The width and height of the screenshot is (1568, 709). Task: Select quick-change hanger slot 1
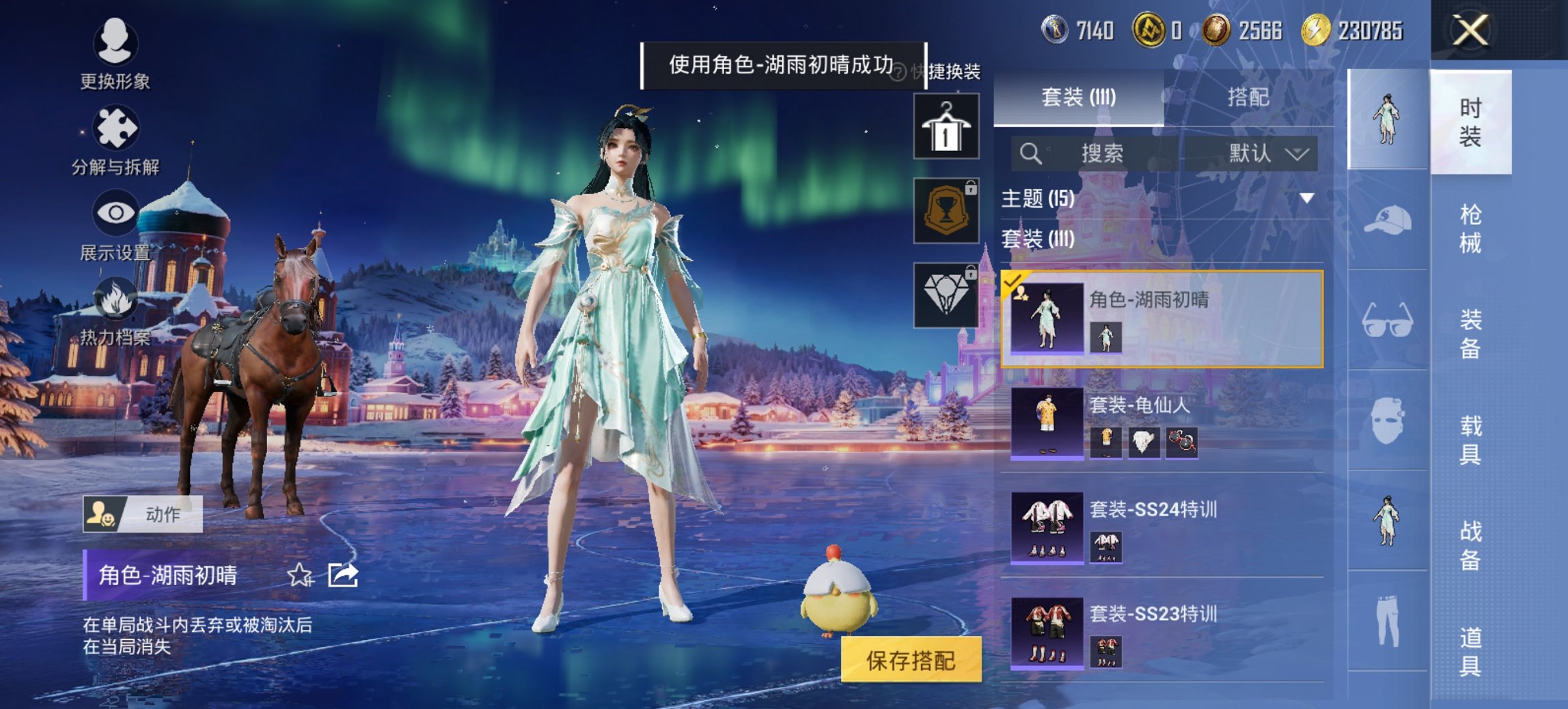[946, 127]
